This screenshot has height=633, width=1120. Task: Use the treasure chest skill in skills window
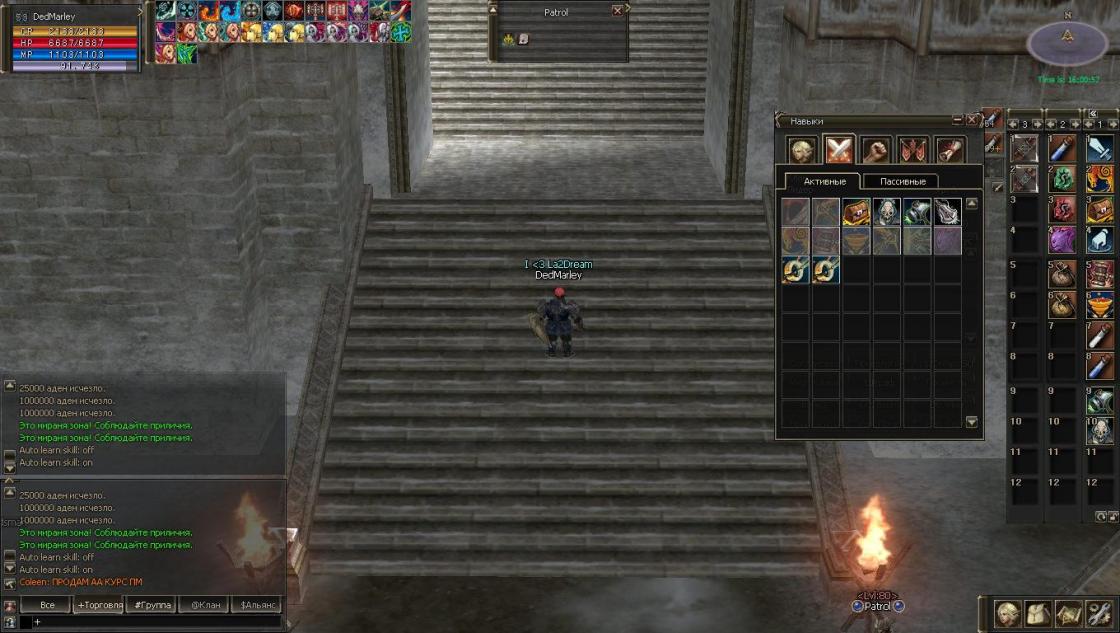click(x=856, y=211)
